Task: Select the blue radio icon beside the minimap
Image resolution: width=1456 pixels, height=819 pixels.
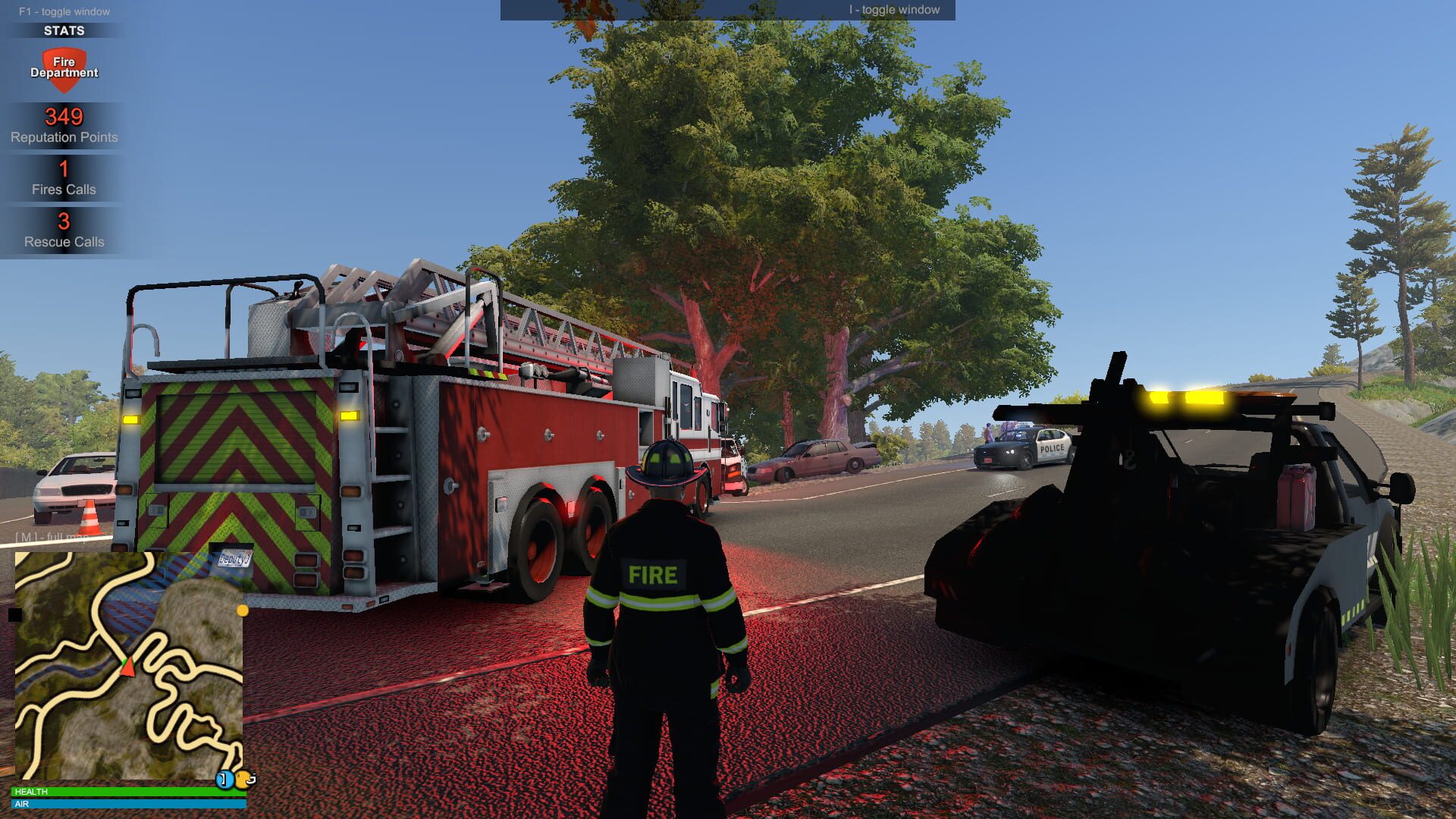Action: pyautogui.click(x=224, y=780)
